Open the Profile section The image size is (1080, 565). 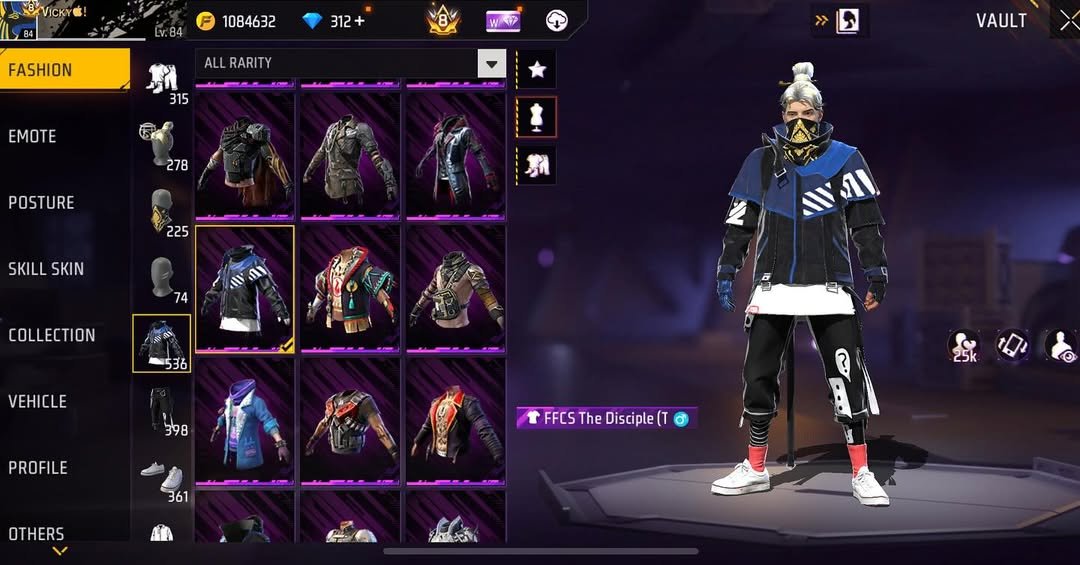(38, 468)
